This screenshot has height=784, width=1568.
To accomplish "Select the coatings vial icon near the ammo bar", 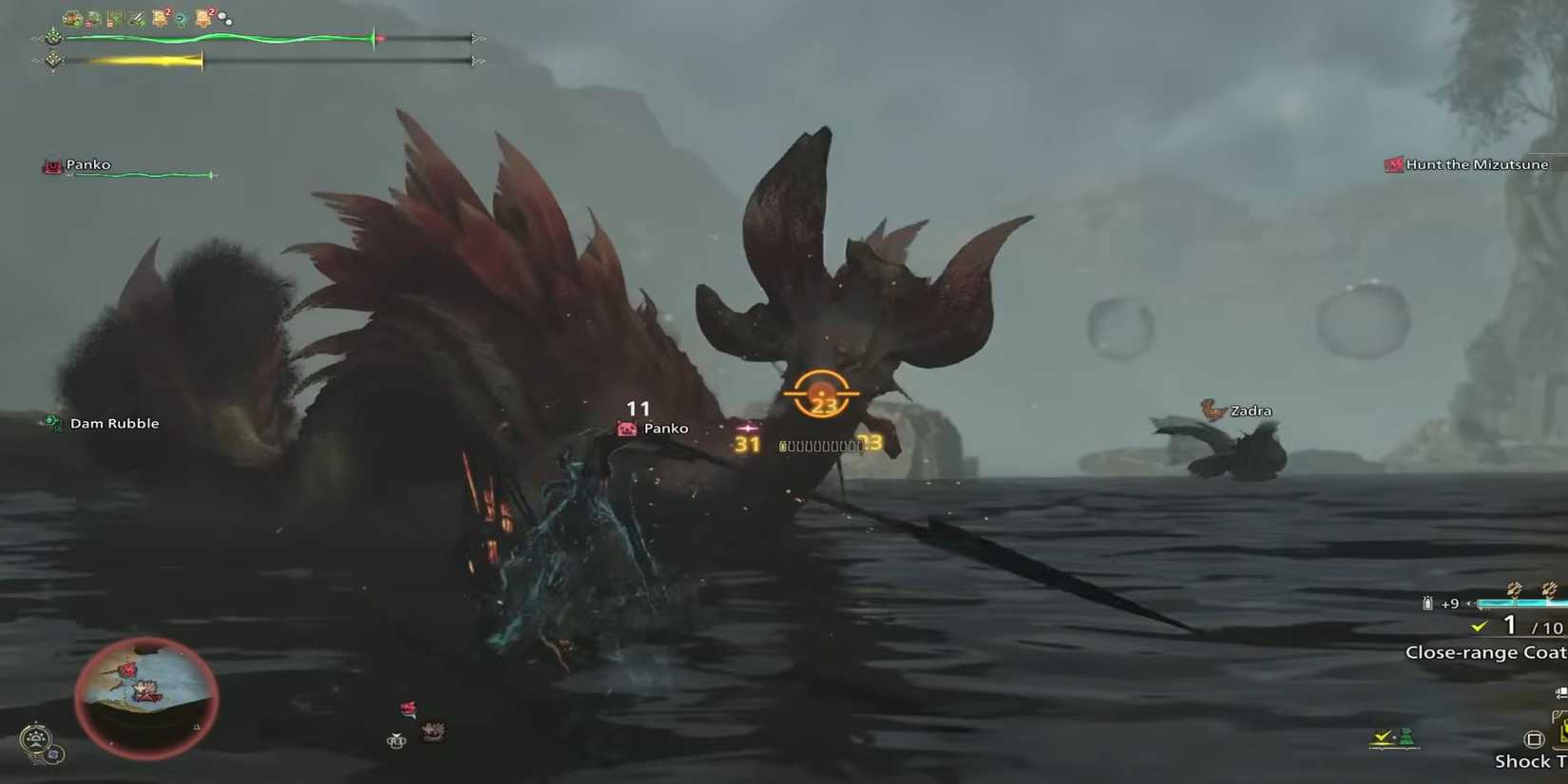I will coord(1427,602).
